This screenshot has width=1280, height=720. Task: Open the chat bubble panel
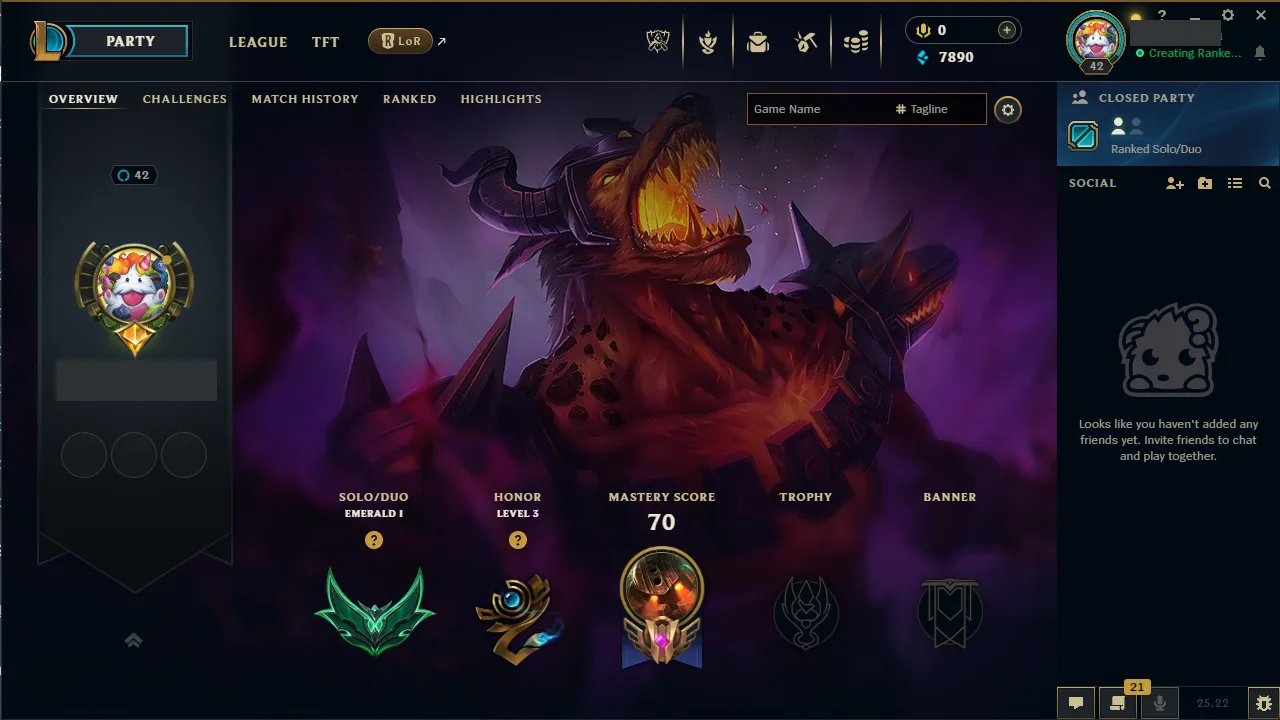(1076, 703)
